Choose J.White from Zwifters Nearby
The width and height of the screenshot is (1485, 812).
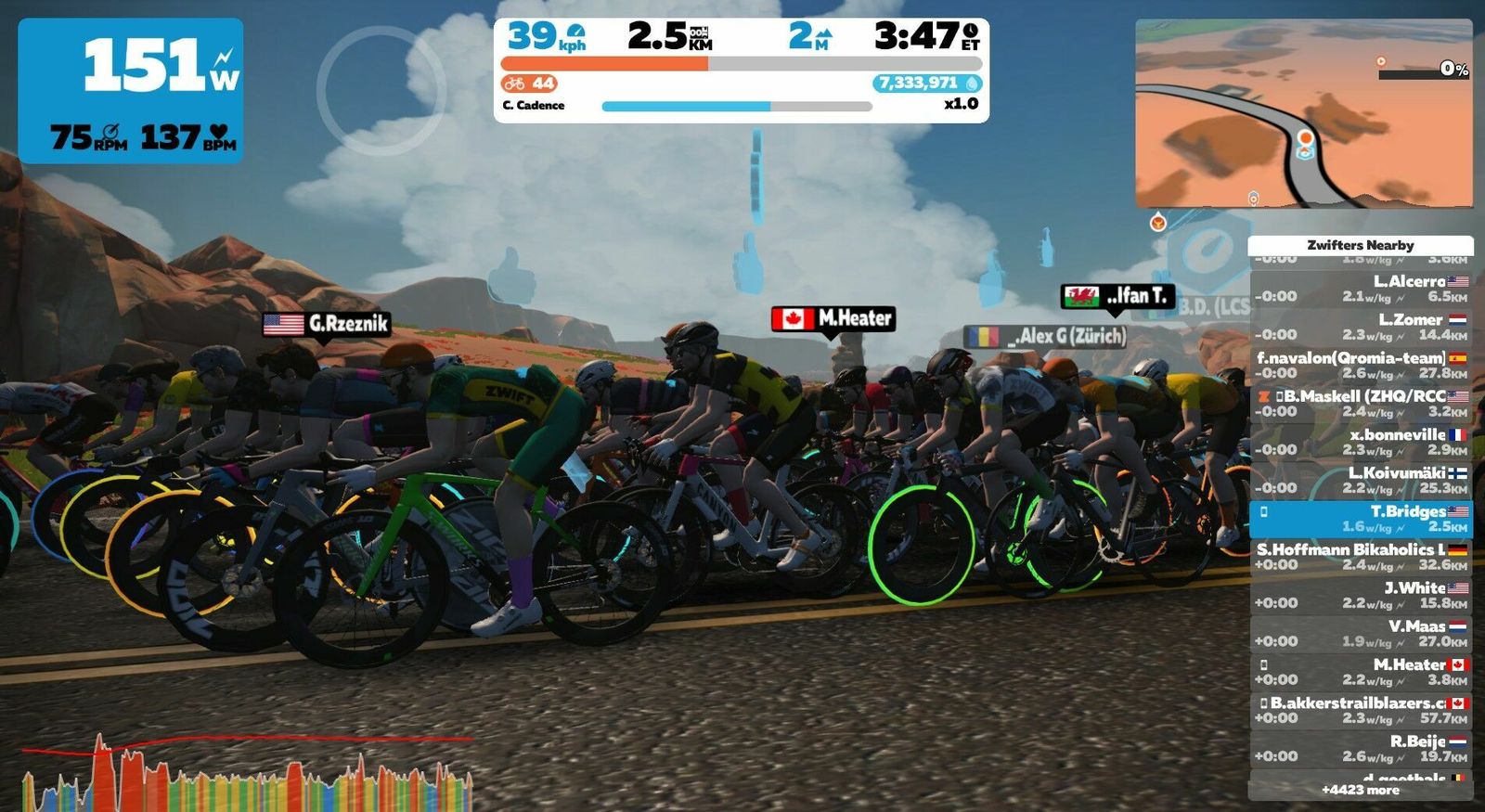pos(1361,595)
